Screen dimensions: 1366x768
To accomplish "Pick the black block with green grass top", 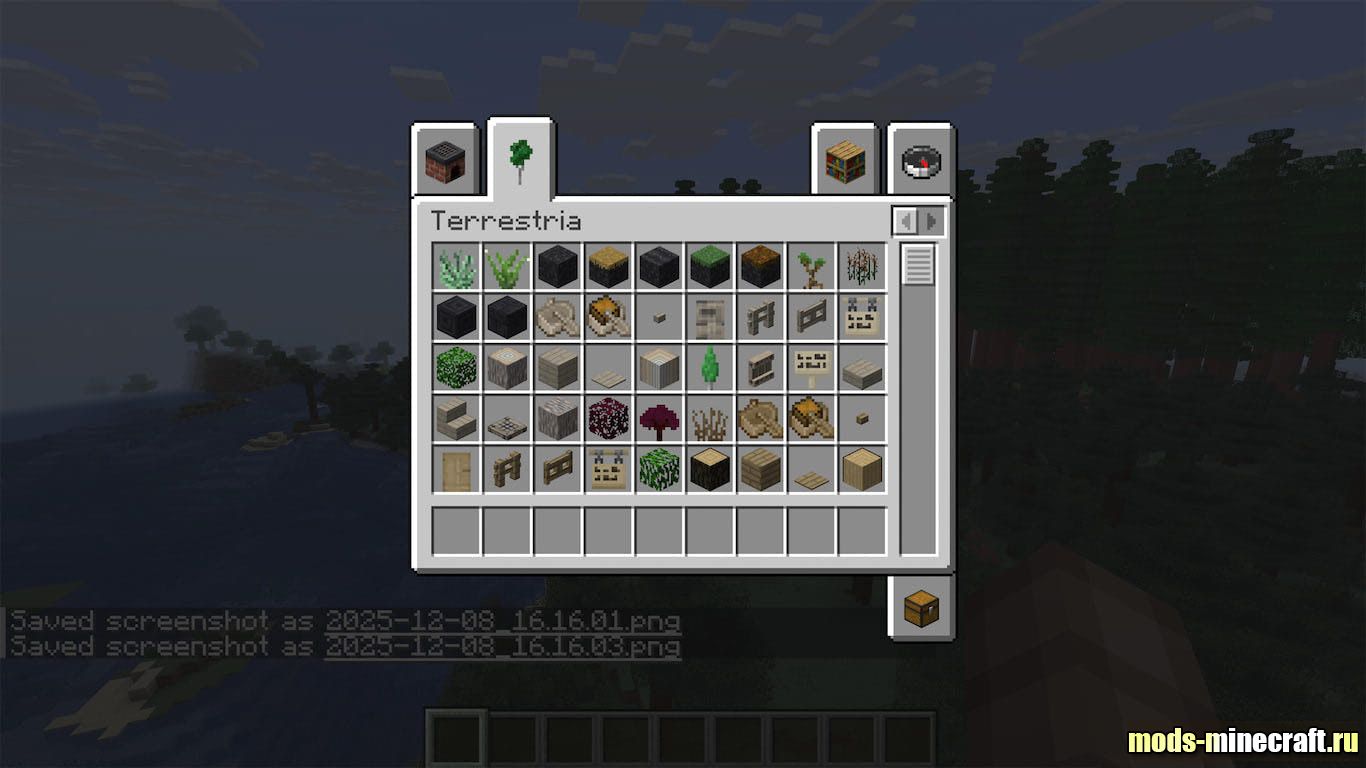I will (710, 267).
